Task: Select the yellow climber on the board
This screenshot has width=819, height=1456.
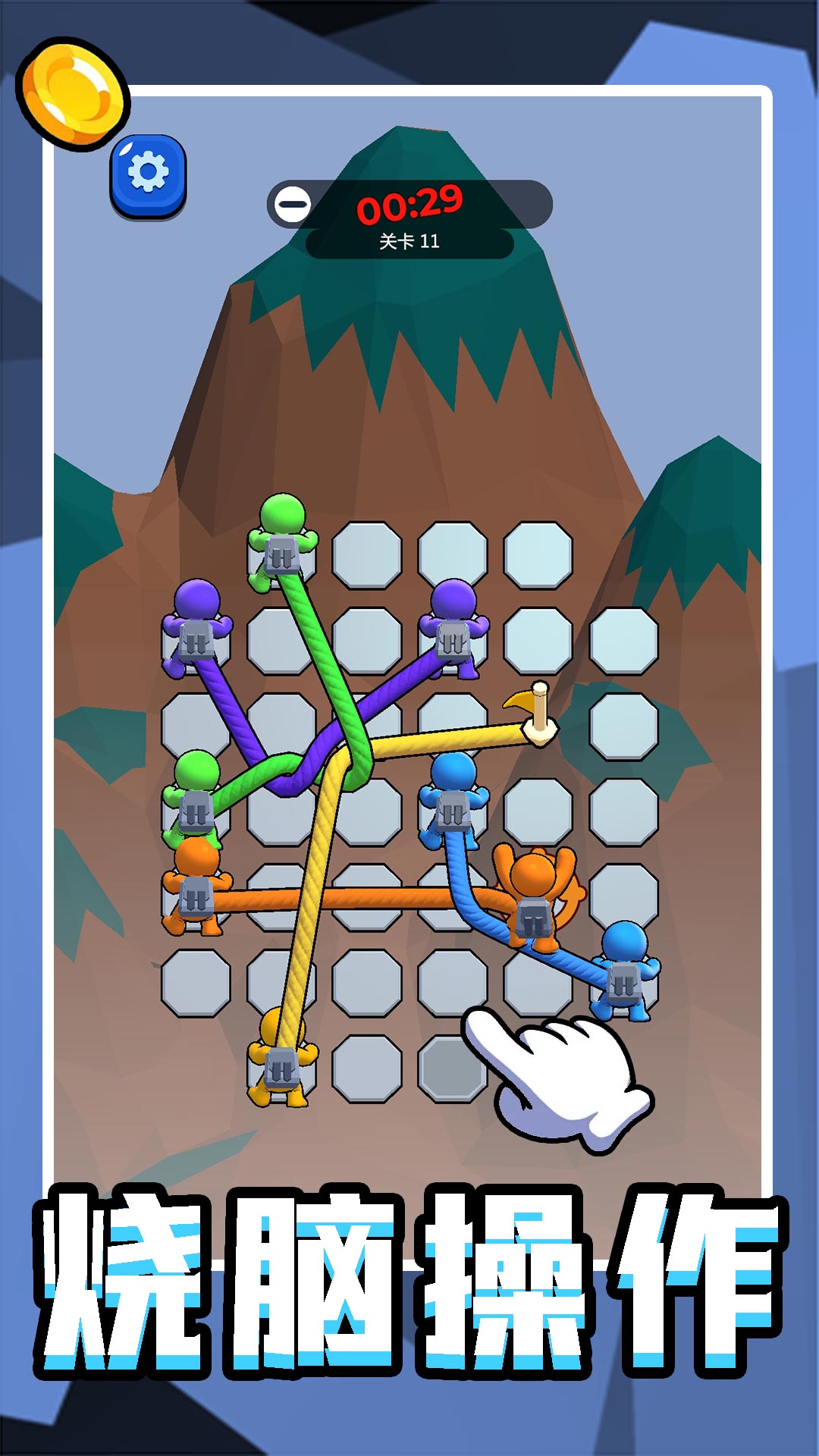Action: click(281, 1058)
